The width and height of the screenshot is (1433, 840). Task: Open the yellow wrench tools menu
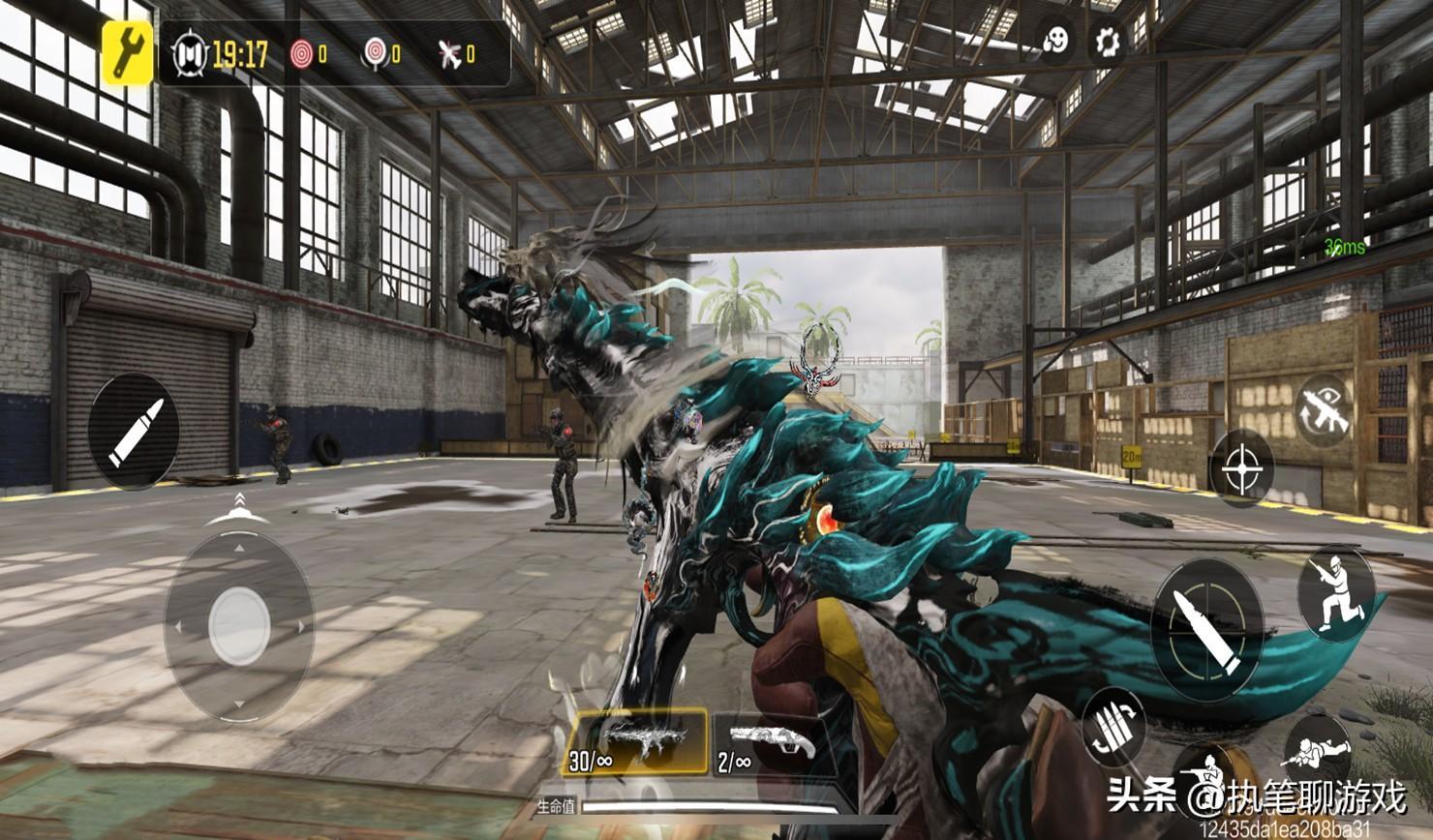coord(128,52)
